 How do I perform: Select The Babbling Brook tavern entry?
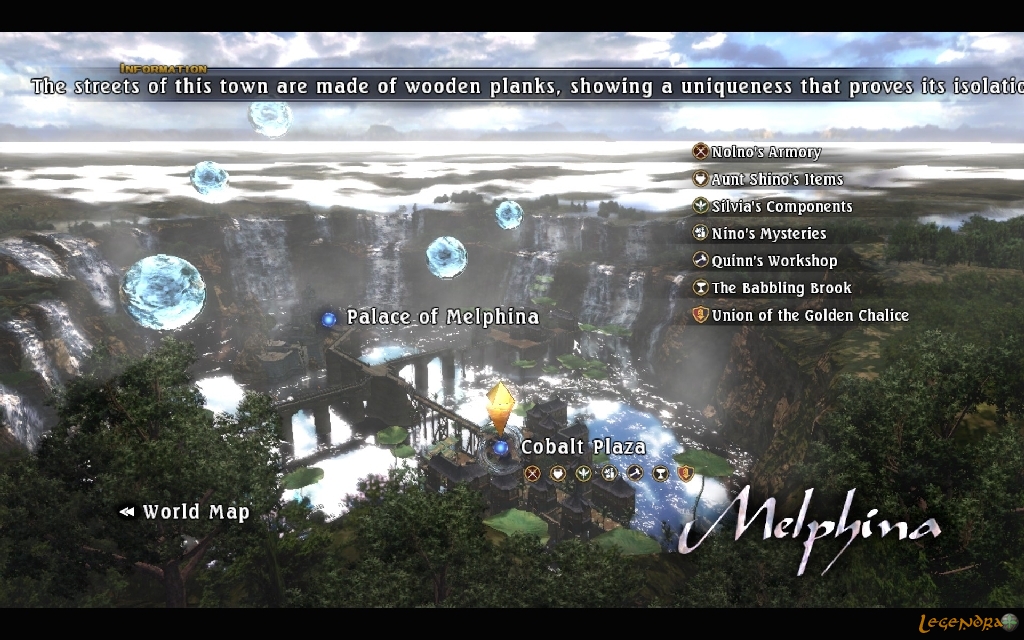click(781, 287)
